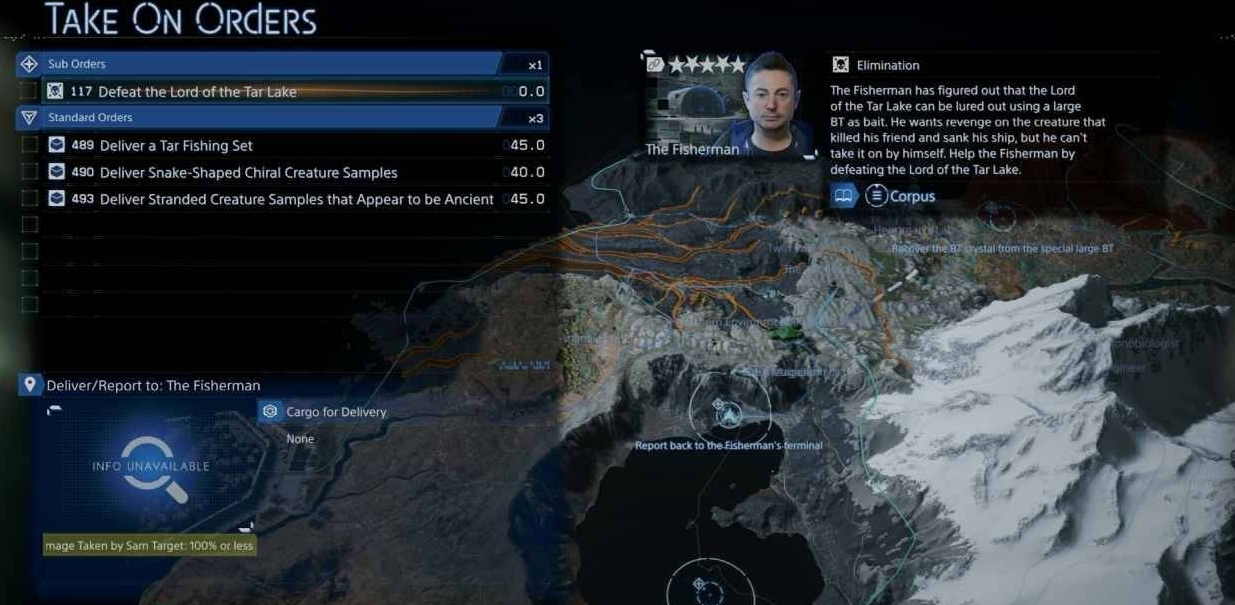1235x605 pixels.
Task: Click the Info Unavailable magnifier preview
Action: [x=152, y=466]
